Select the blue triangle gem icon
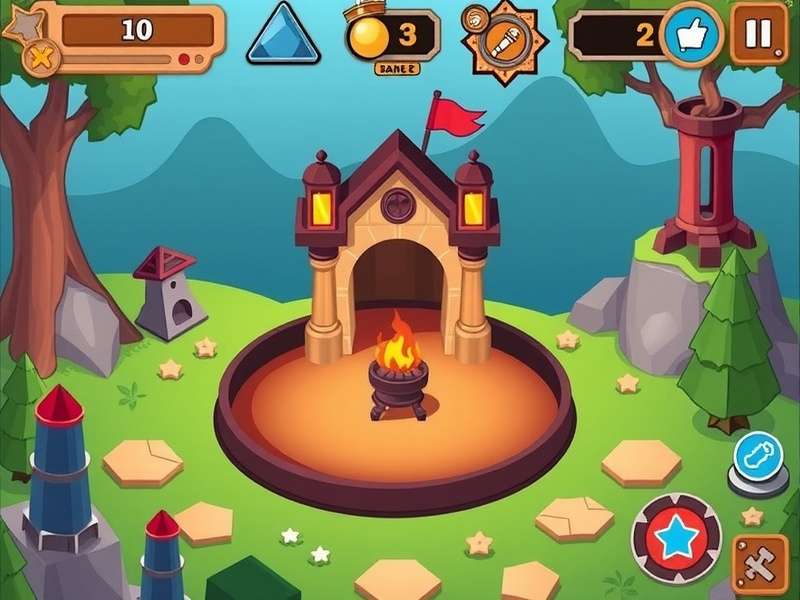 283,34
